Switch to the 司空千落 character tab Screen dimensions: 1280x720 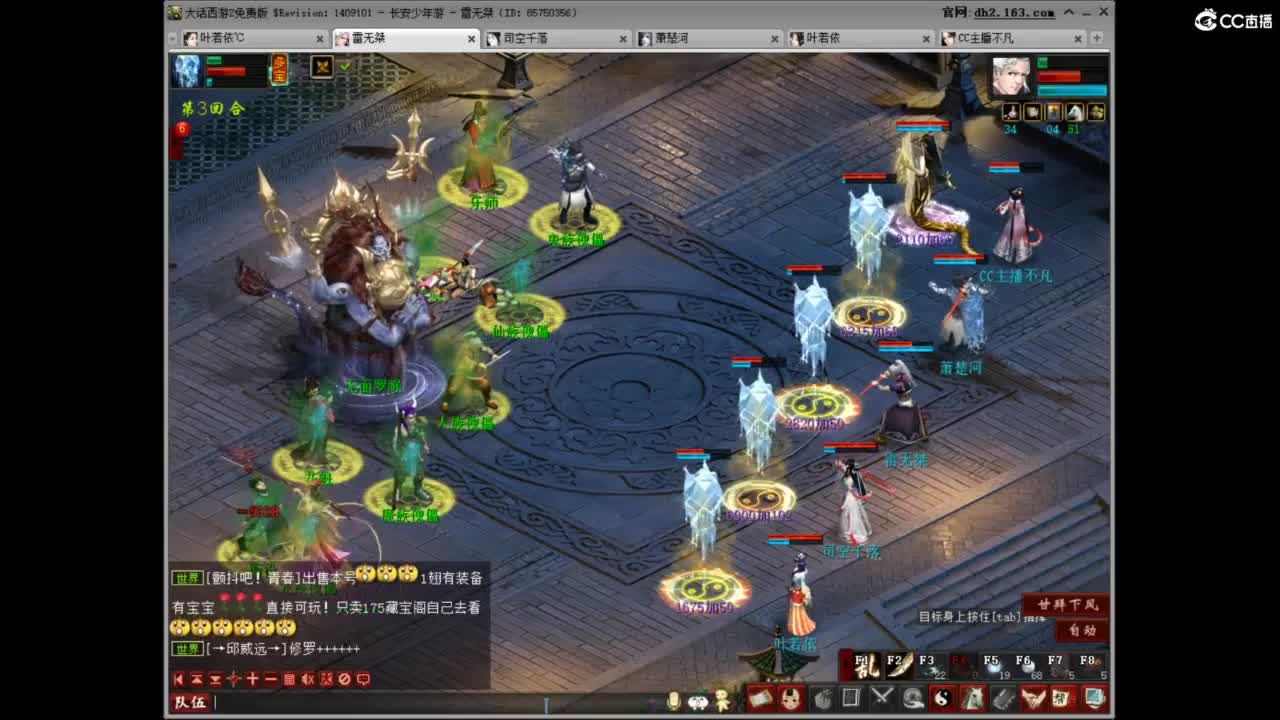pos(525,39)
